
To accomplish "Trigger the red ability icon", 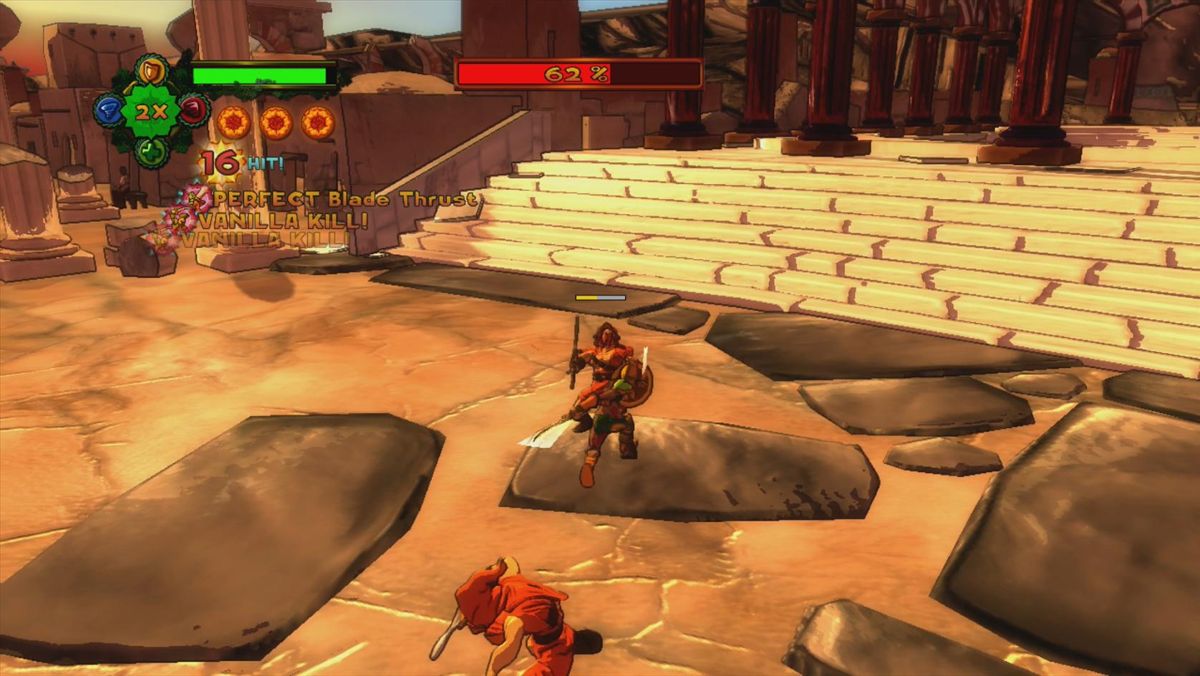I will [x=194, y=110].
